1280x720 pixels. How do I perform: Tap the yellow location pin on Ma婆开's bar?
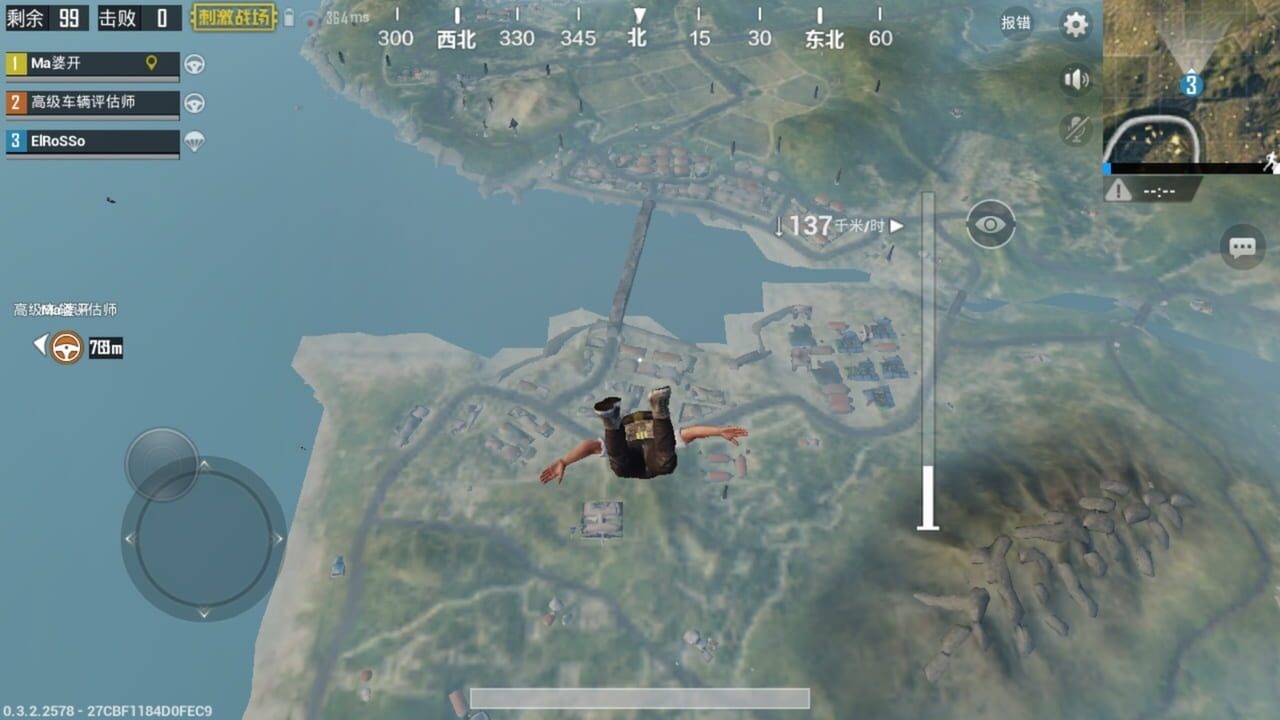[152, 63]
